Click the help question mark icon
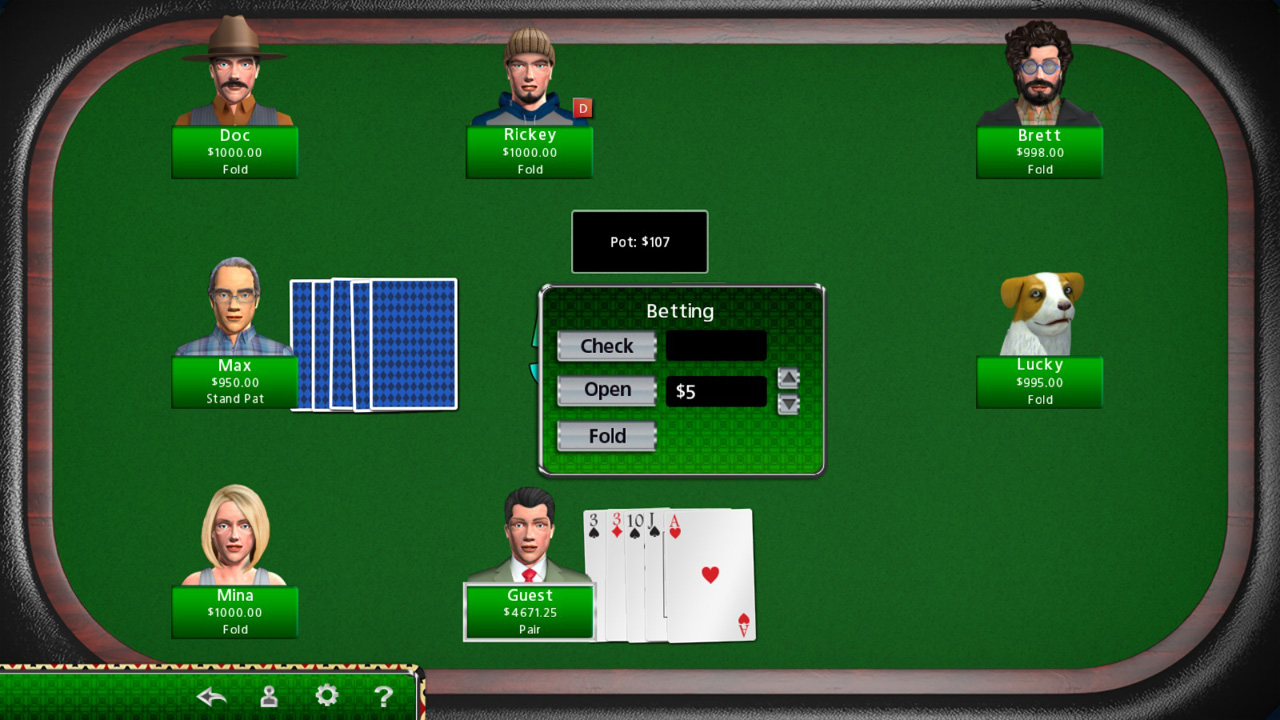 pos(384,695)
